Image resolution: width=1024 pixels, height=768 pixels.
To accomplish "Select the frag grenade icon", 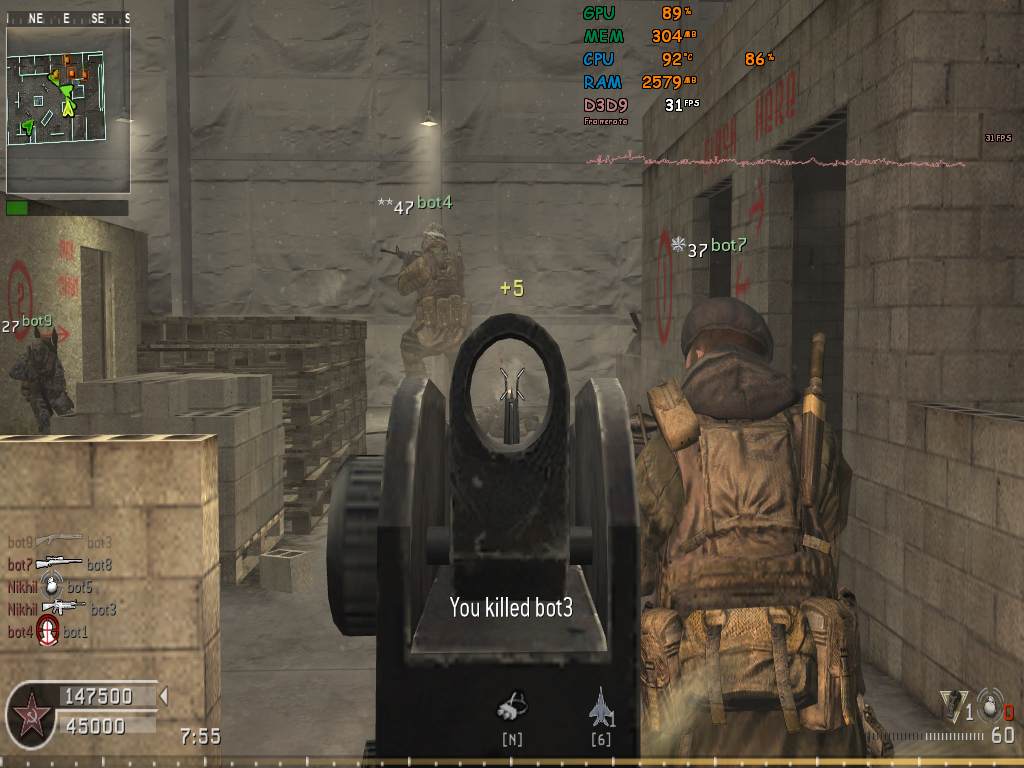I will click(x=989, y=704).
